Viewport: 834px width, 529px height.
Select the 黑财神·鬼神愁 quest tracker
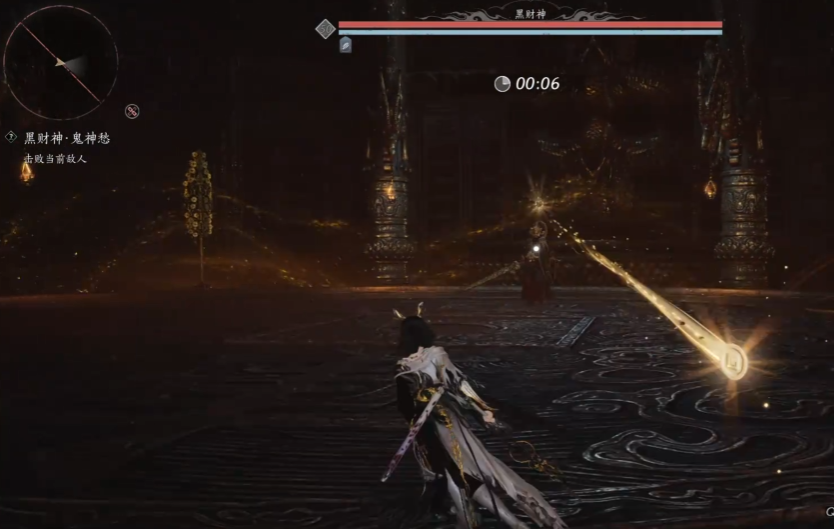click(x=65, y=138)
